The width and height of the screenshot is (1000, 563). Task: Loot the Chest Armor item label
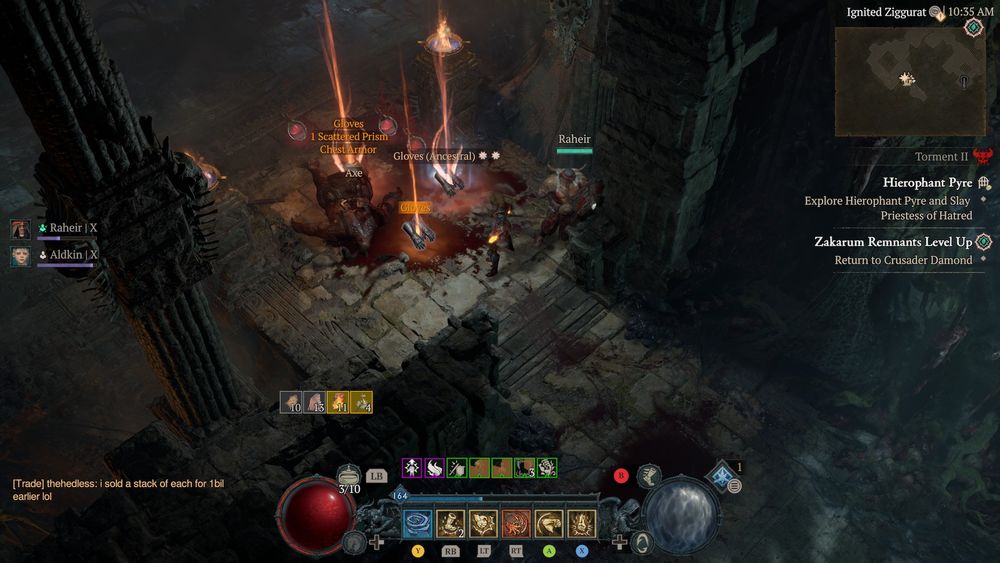pyautogui.click(x=348, y=150)
